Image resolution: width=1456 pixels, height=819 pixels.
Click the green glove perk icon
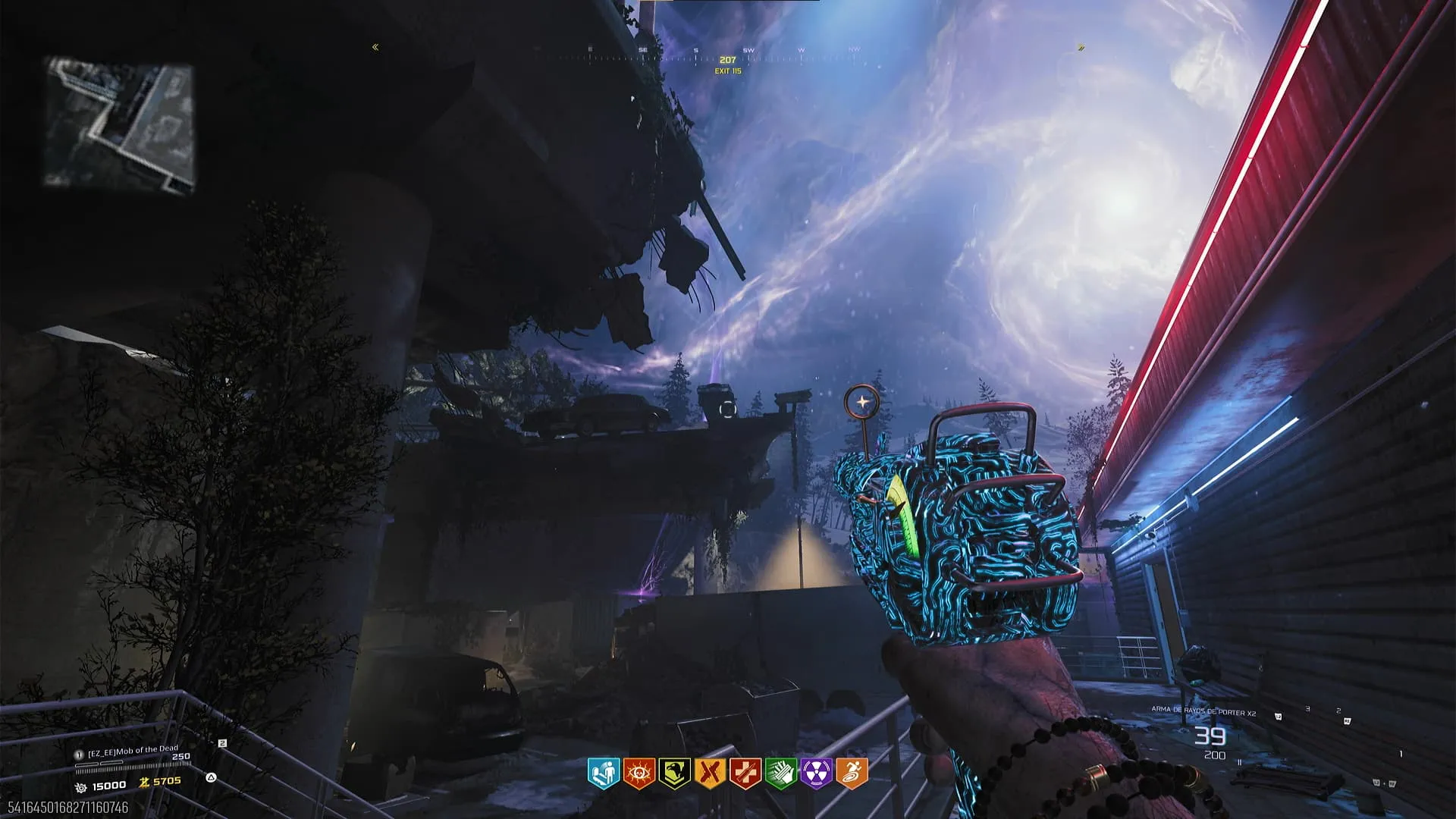tap(780, 773)
